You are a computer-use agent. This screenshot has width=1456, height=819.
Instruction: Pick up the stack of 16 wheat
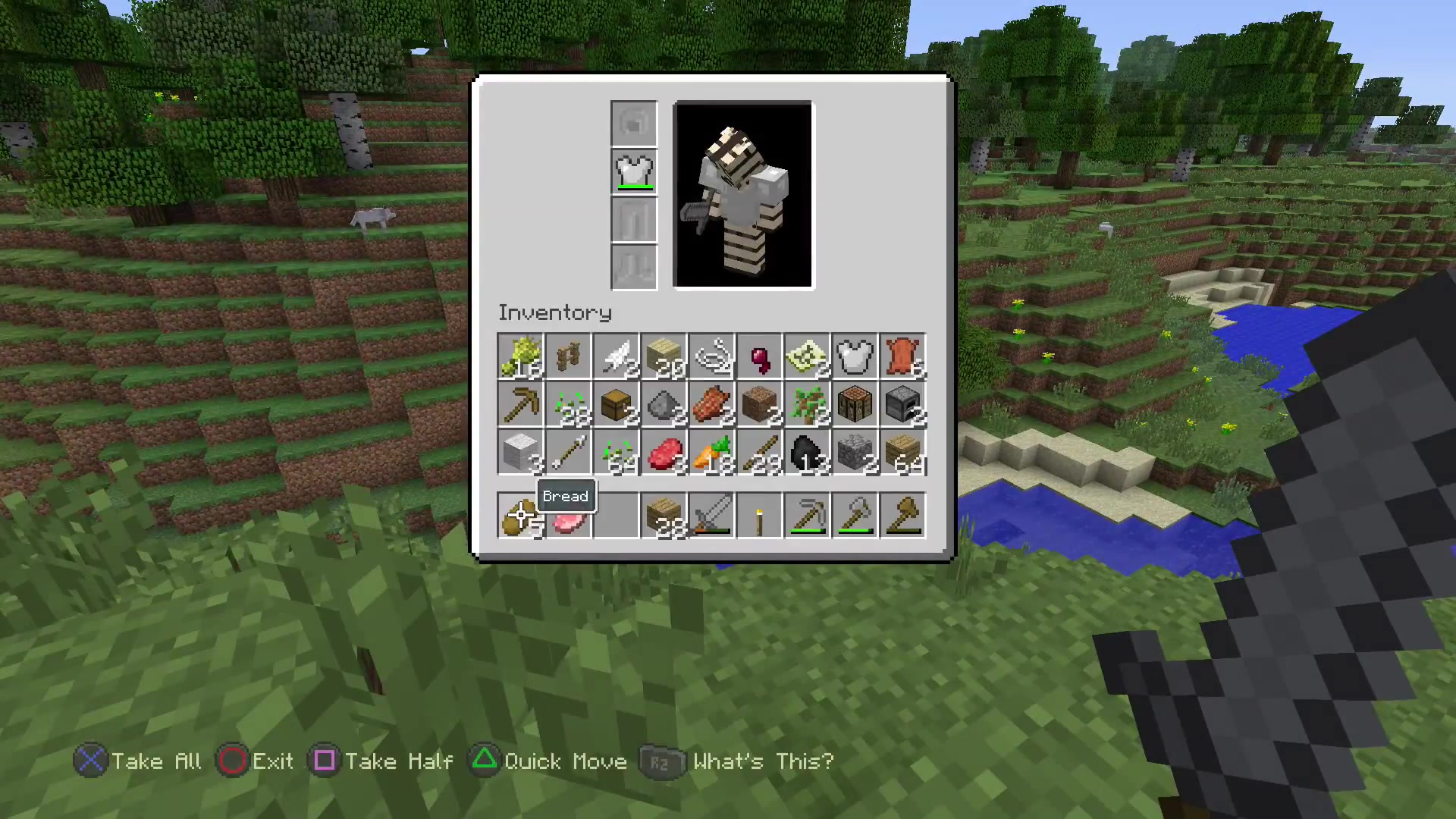(x=521, y=356)
